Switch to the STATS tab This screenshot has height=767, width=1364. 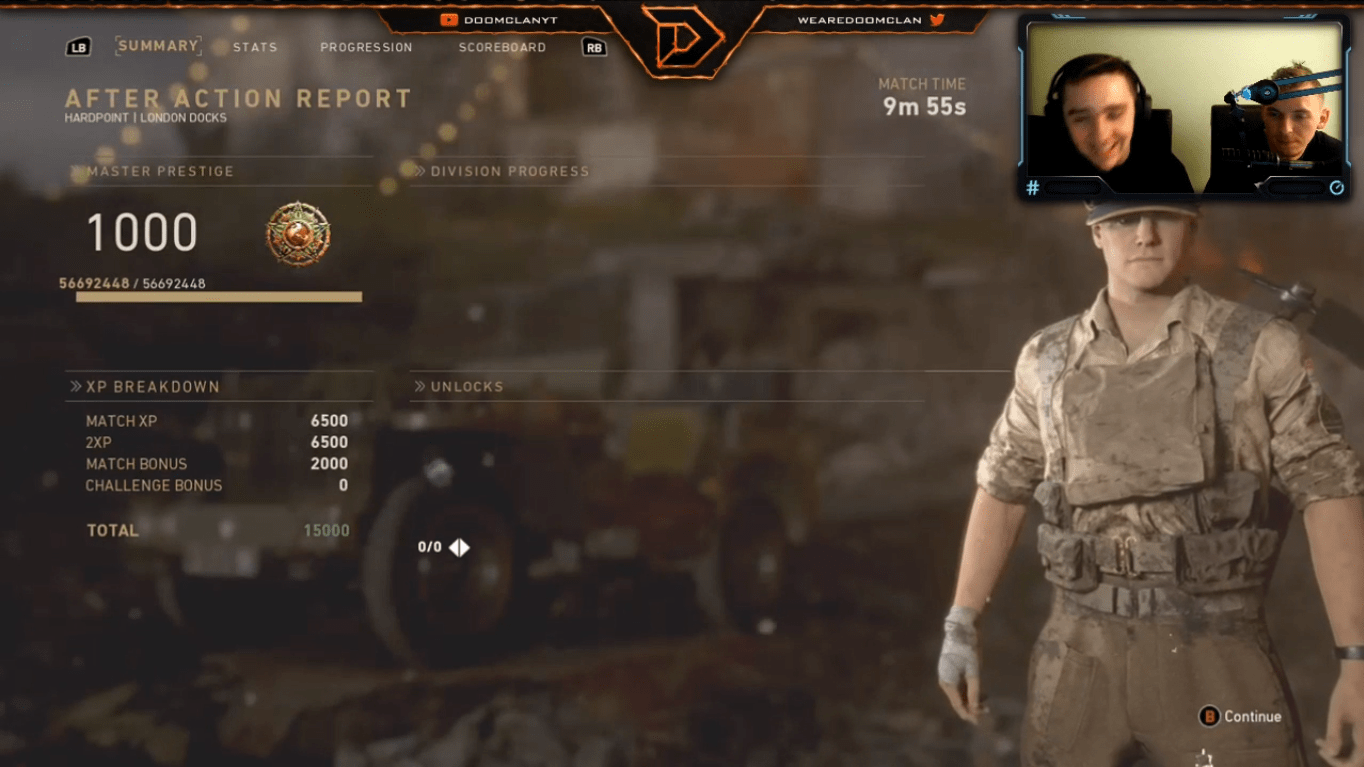click(x=255, y=47)
